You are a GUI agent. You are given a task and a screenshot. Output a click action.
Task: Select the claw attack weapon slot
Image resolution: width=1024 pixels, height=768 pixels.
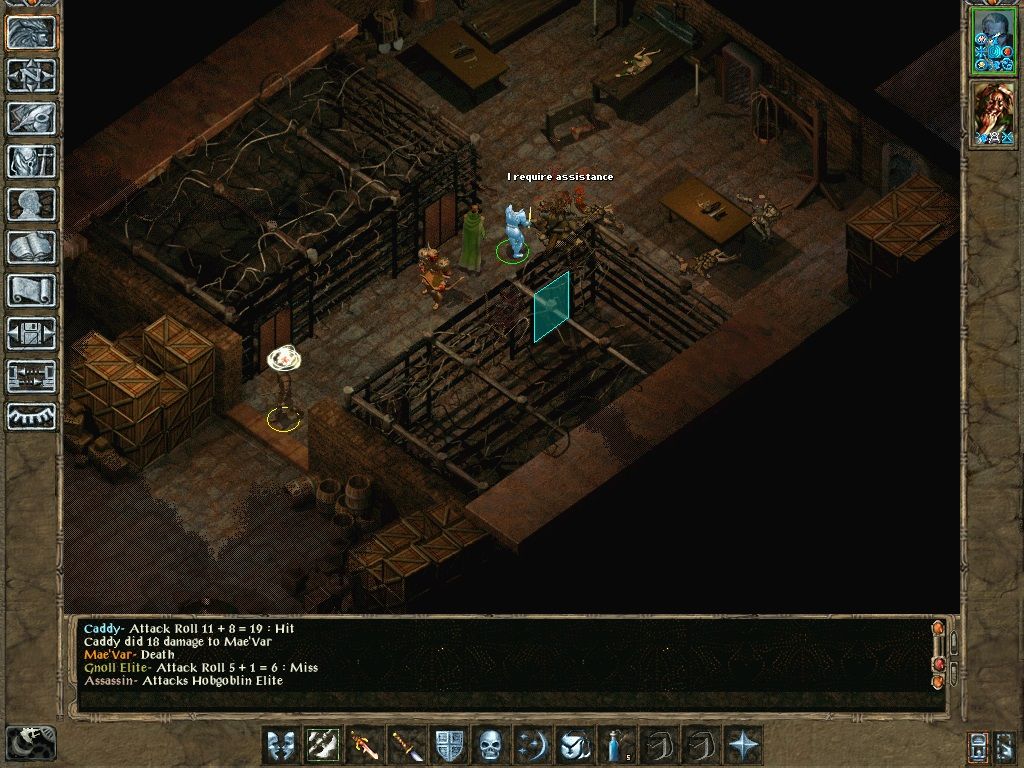(x=321, y=745)
